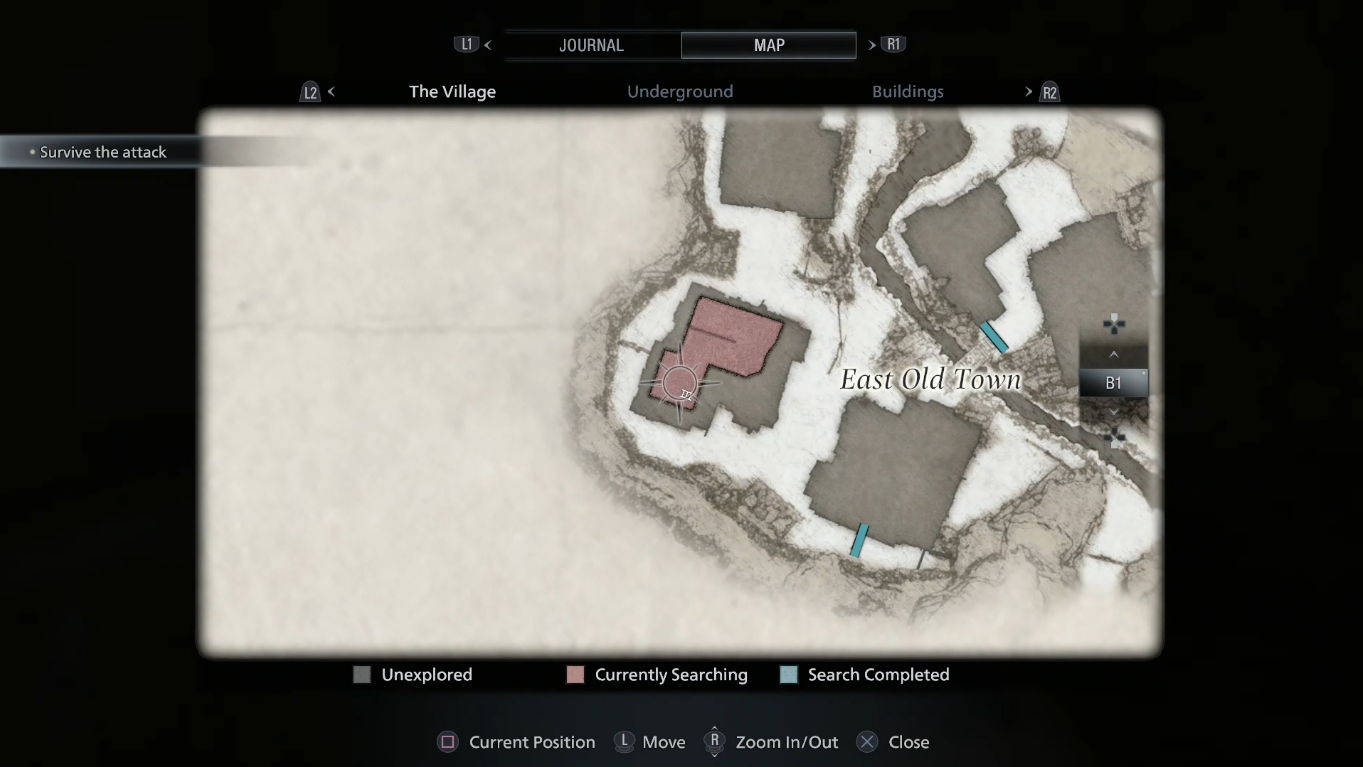
Task: Click the down chevron below B1
Action: coord(1114,410)
